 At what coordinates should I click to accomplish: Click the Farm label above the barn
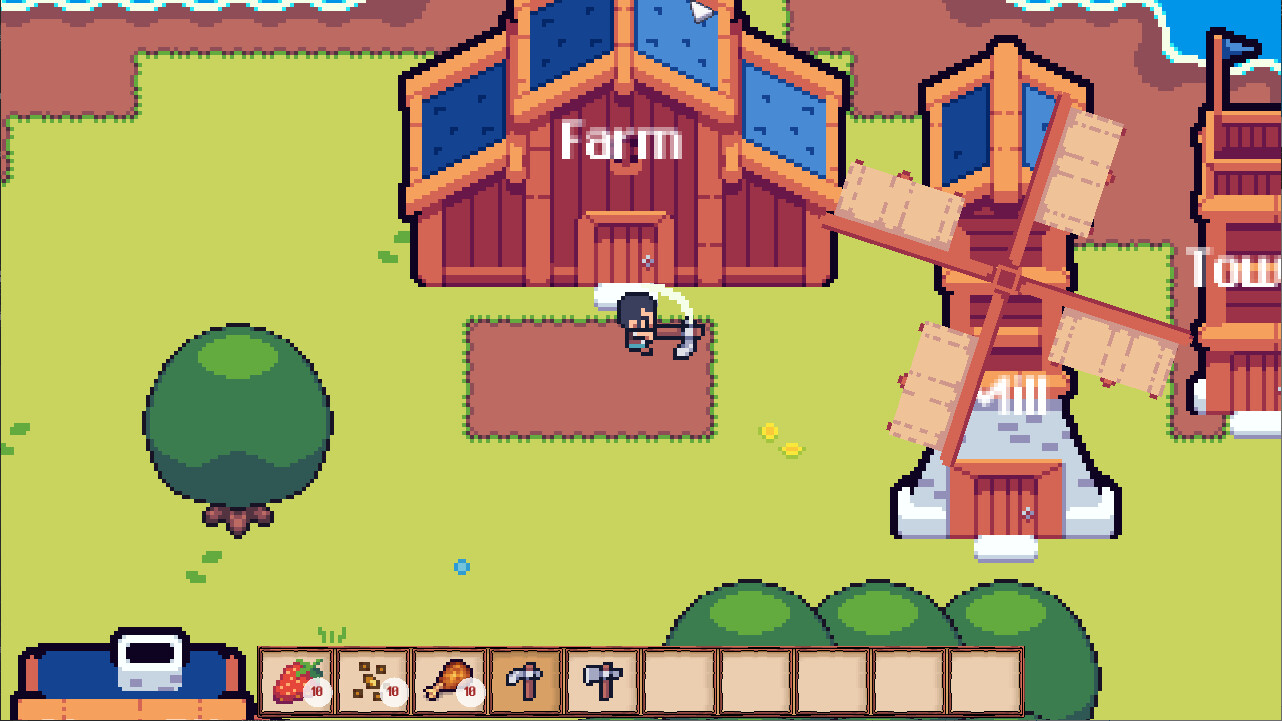(x=621, y=141)
